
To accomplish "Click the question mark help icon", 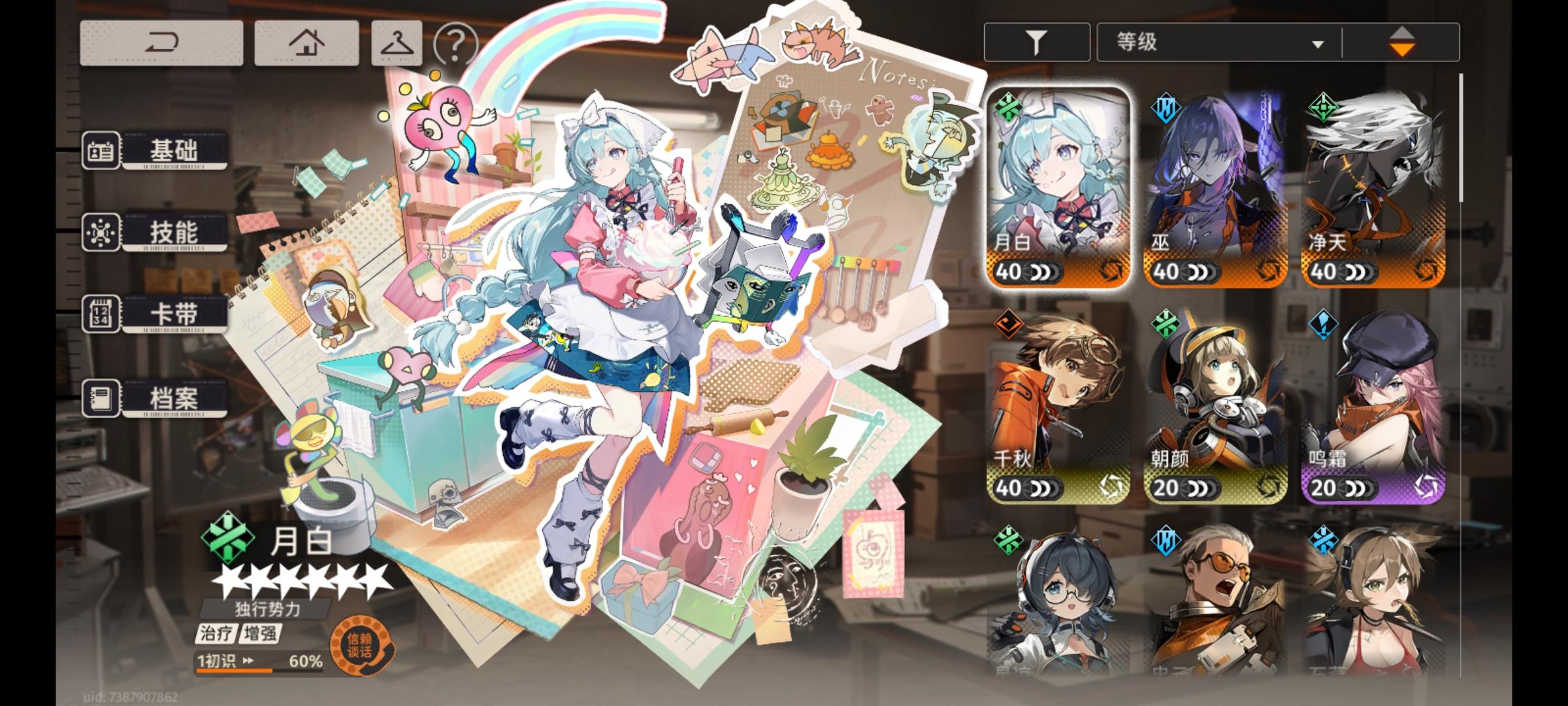I will (x=456, y=43).
